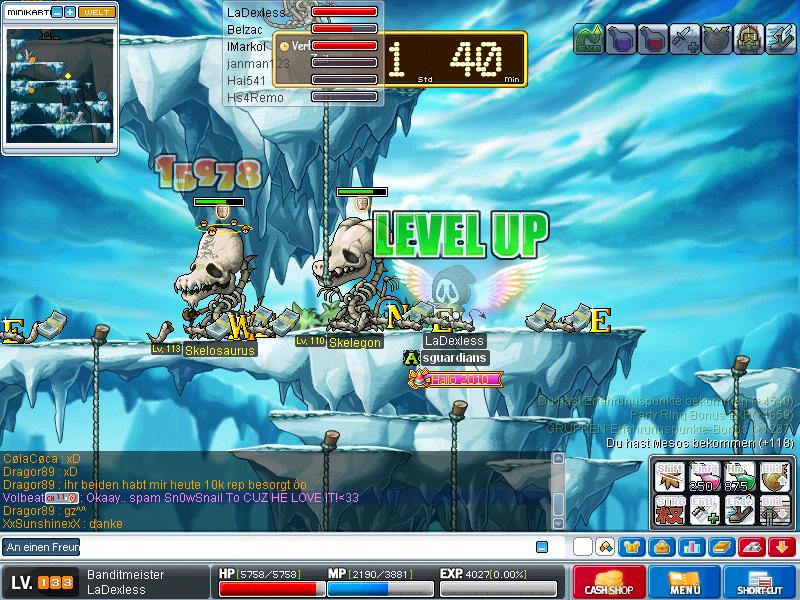Viewport: 800px width, 600px height.
Task: Click the winged boot buff icon
Action: tap(780, 40)
